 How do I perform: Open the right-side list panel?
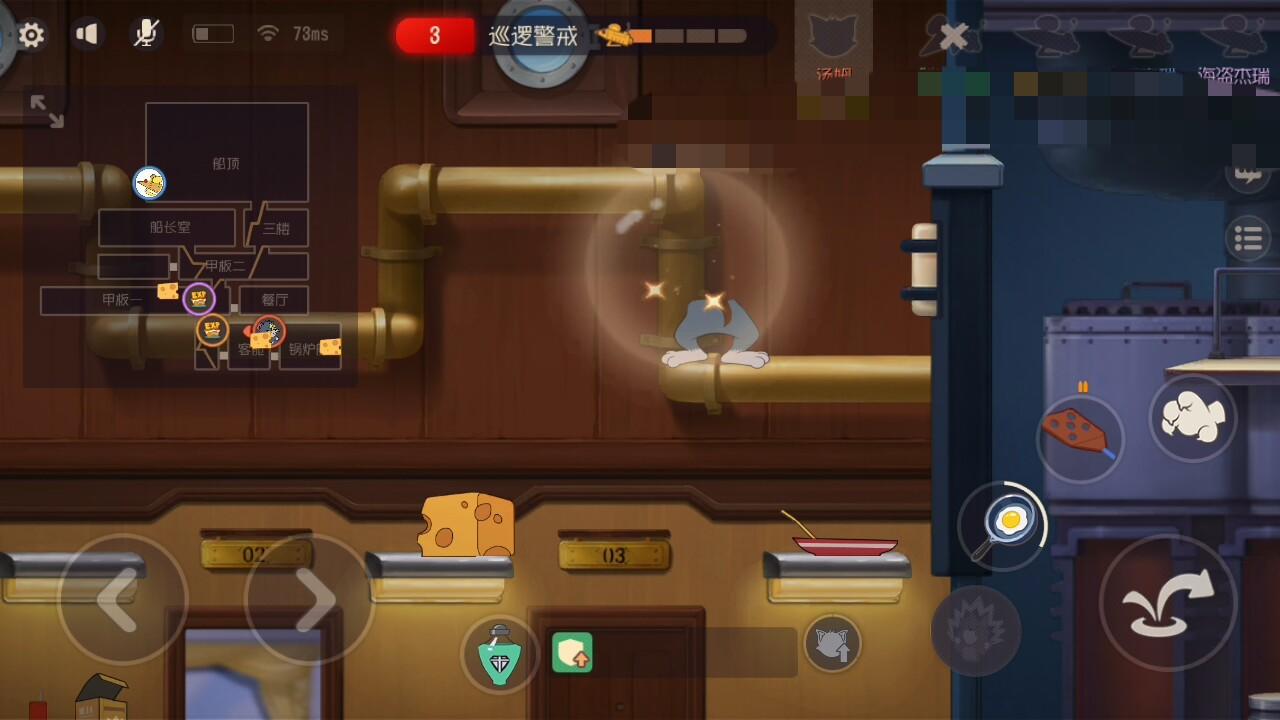[1249, 238]
